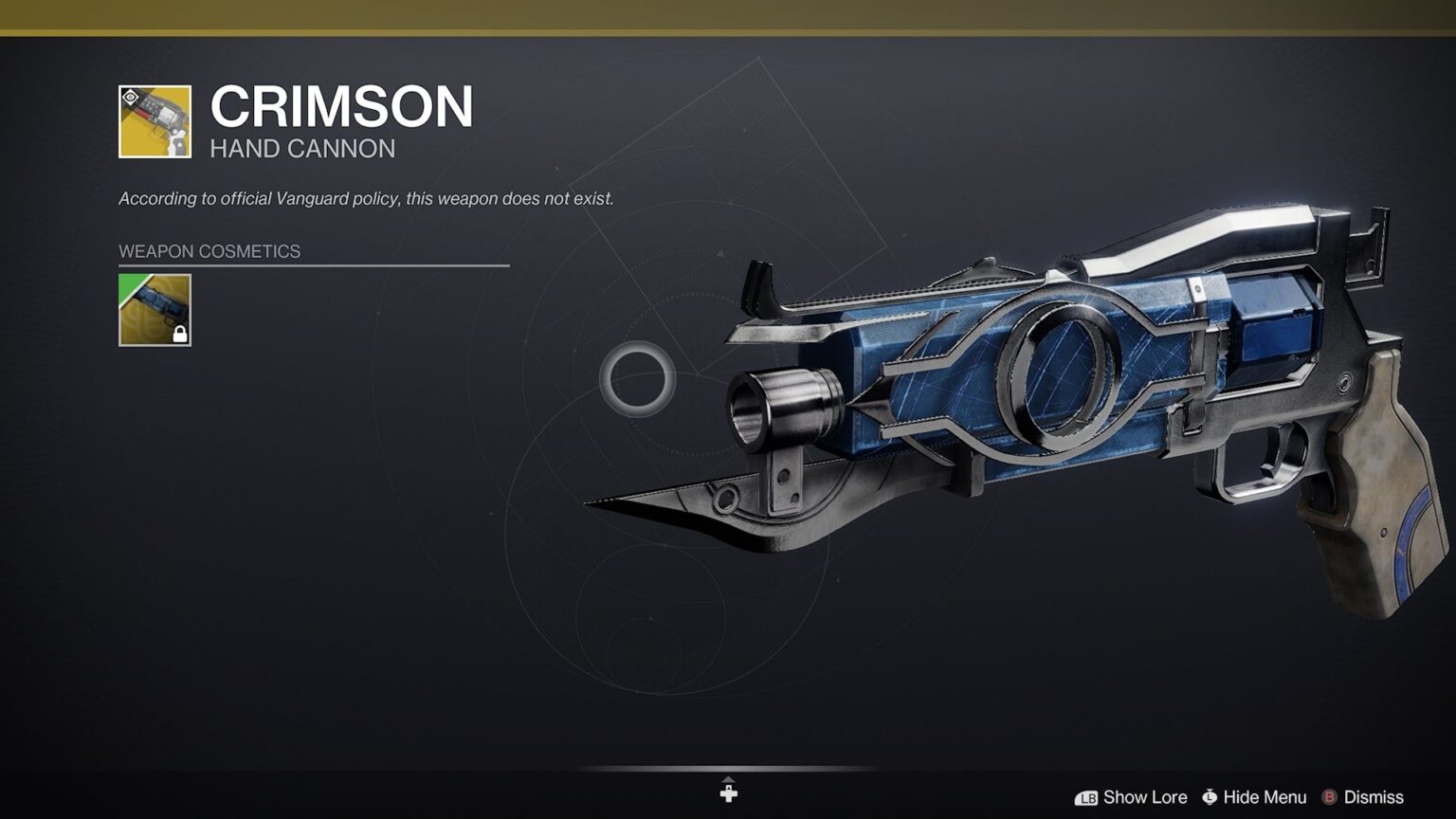This screenshot has width=1456, height=819.
Task: Click the page indicator marker at the bottom
Action: click(x=728, y=790)
